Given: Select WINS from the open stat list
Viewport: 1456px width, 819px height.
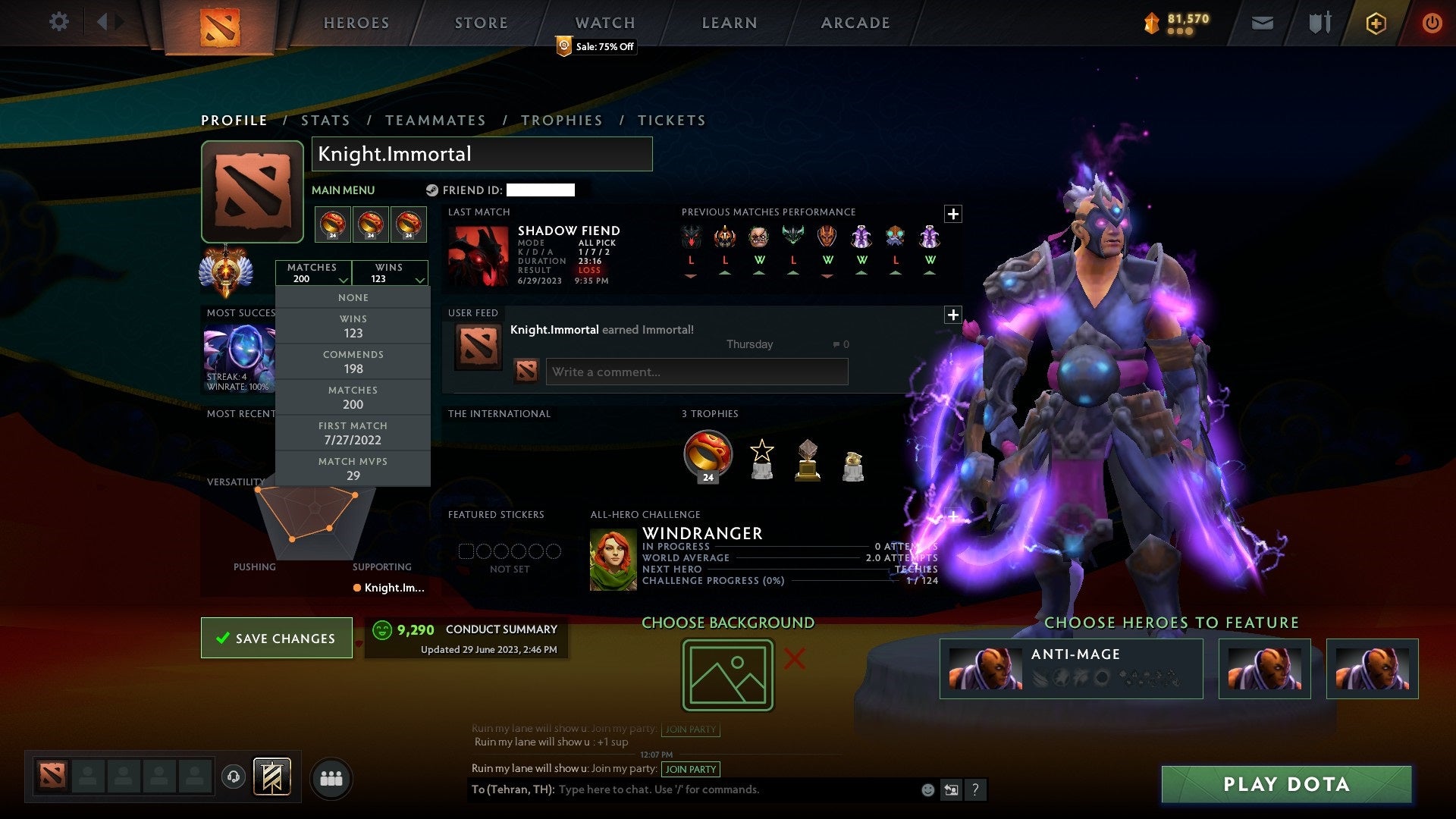Looking at the screenshot, I should pyautogui.click(x=353, y=326).
